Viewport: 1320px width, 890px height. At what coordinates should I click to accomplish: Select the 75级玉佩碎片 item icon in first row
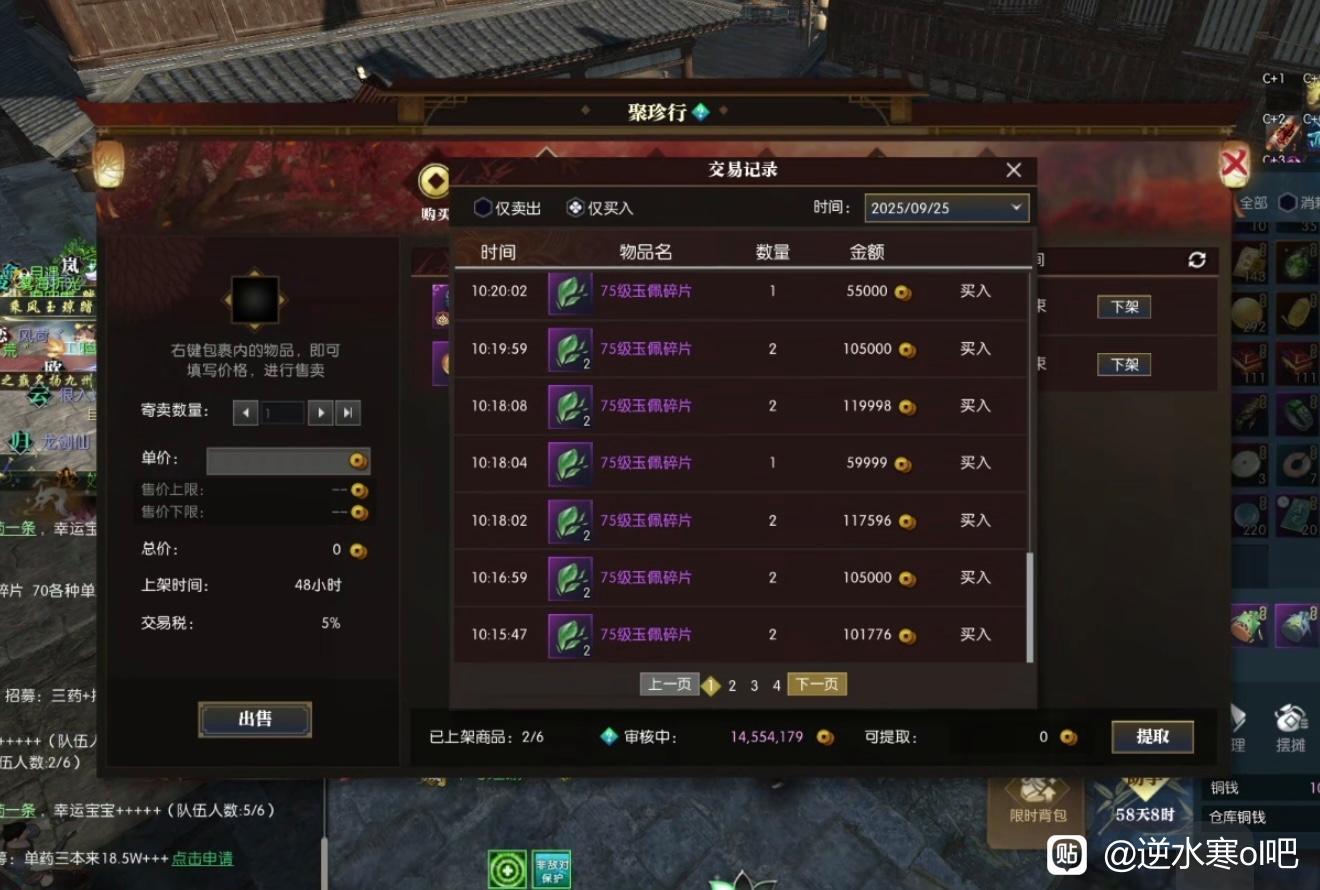(x=570, y=292)
